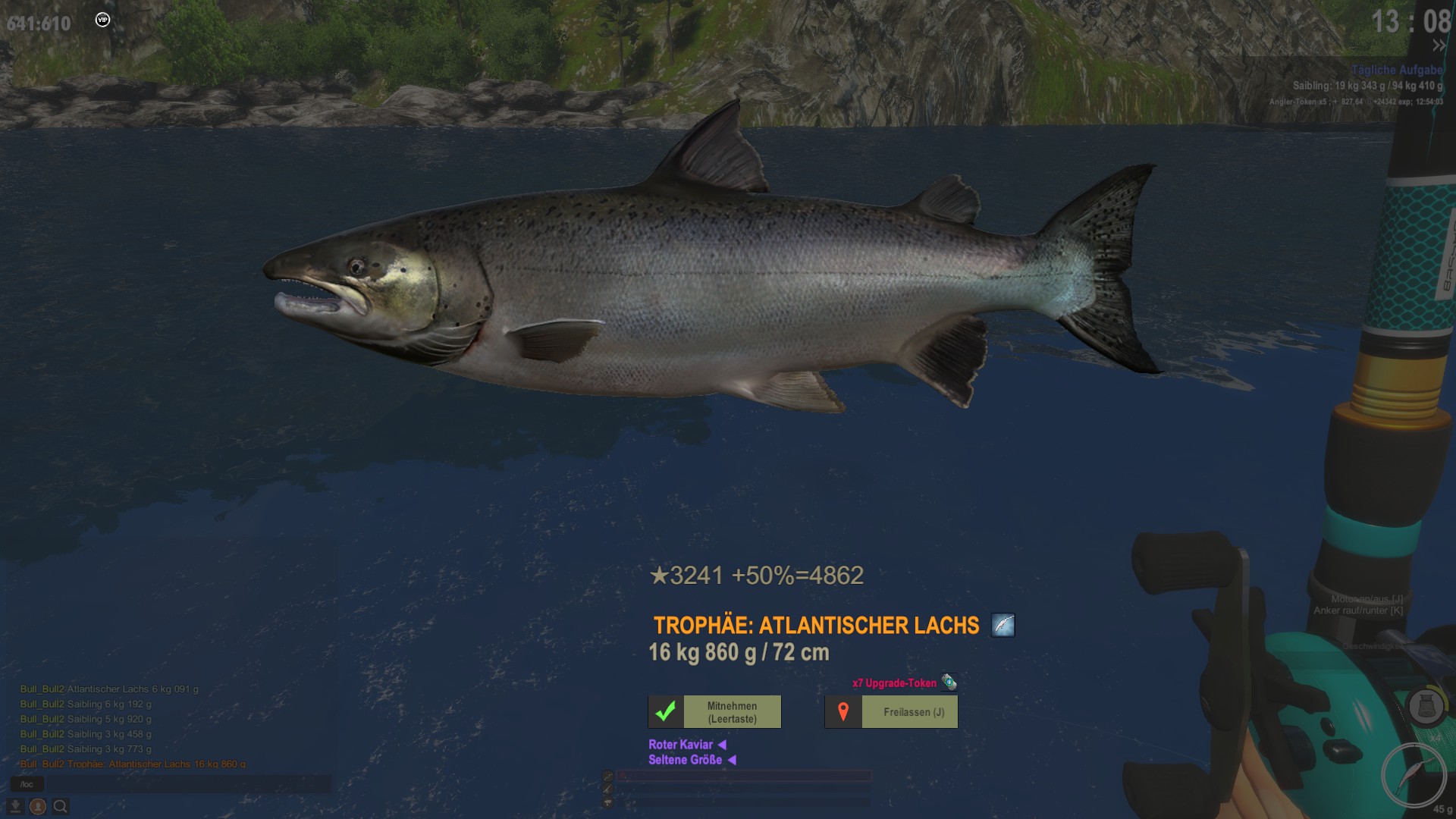Screen dimensions: 1456x819
Task: Click the compass dial
Action: coord(1414,774)
